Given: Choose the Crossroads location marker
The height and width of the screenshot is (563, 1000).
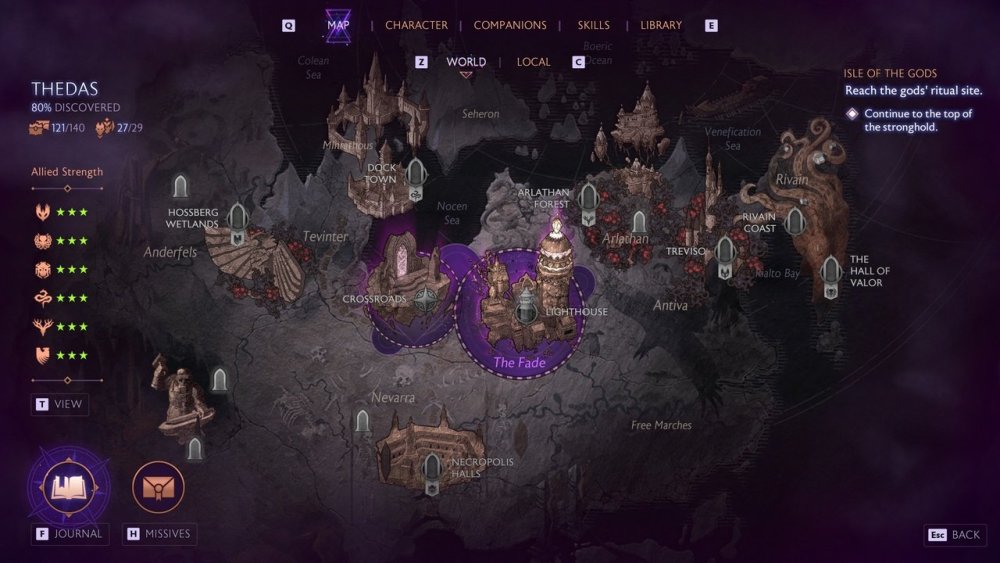Looking at the screenshot, I should (x=428, y=299).
